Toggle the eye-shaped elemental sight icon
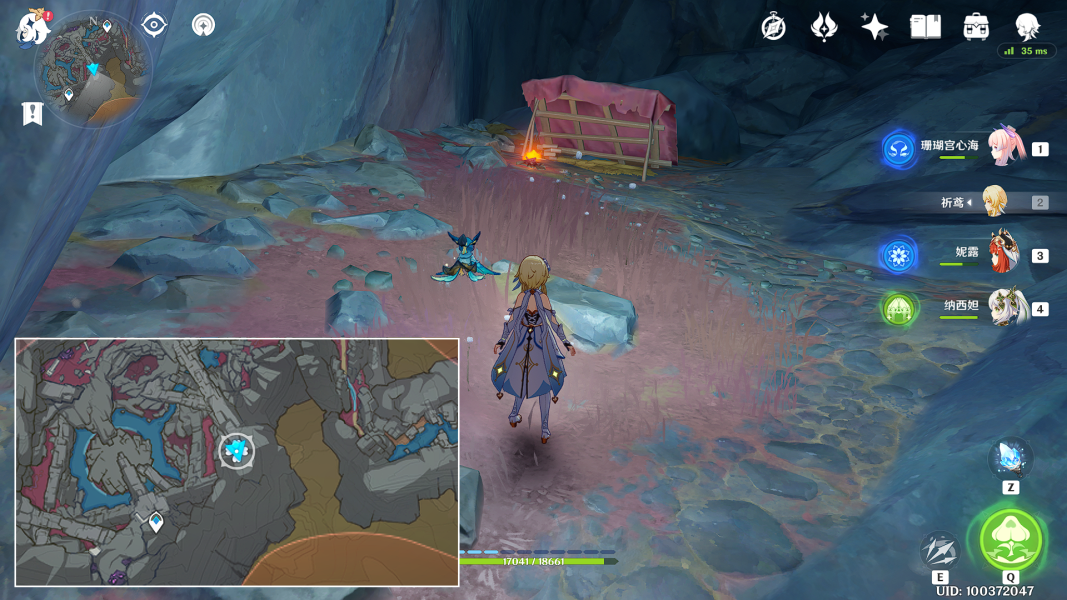The height and width of the screenshot is (600, 1067). pyautogui.click(x=154, y=25)
